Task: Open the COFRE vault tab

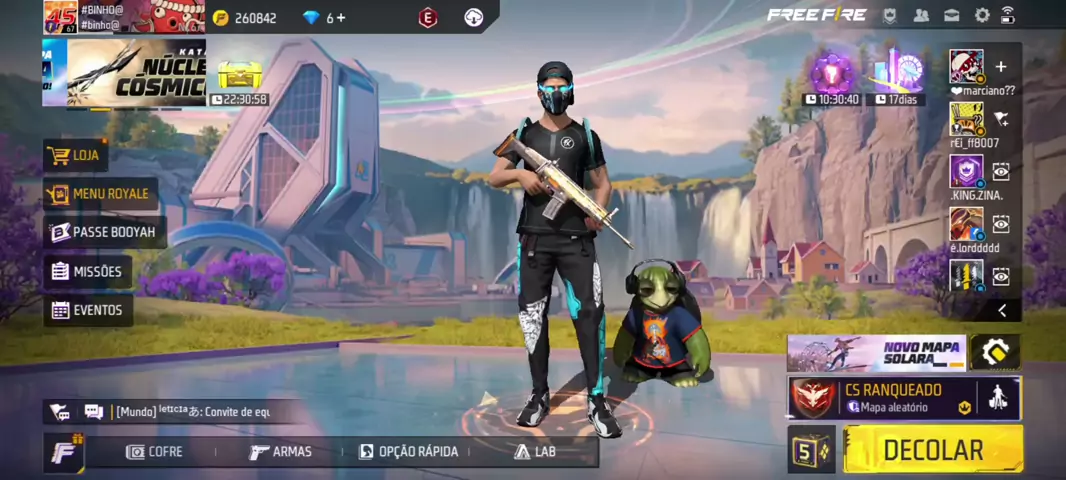Action: [154, 452]
